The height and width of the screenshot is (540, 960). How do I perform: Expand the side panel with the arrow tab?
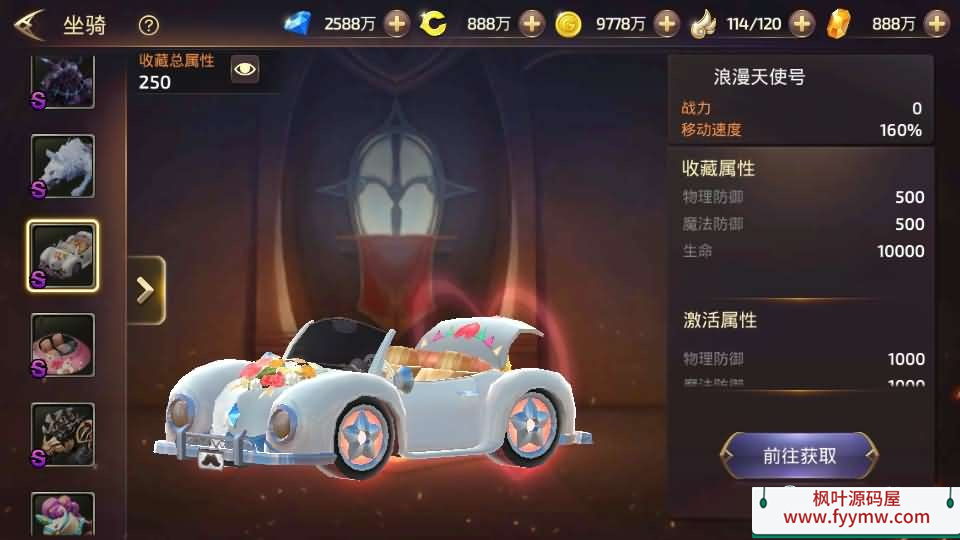(x=146, y=290)
